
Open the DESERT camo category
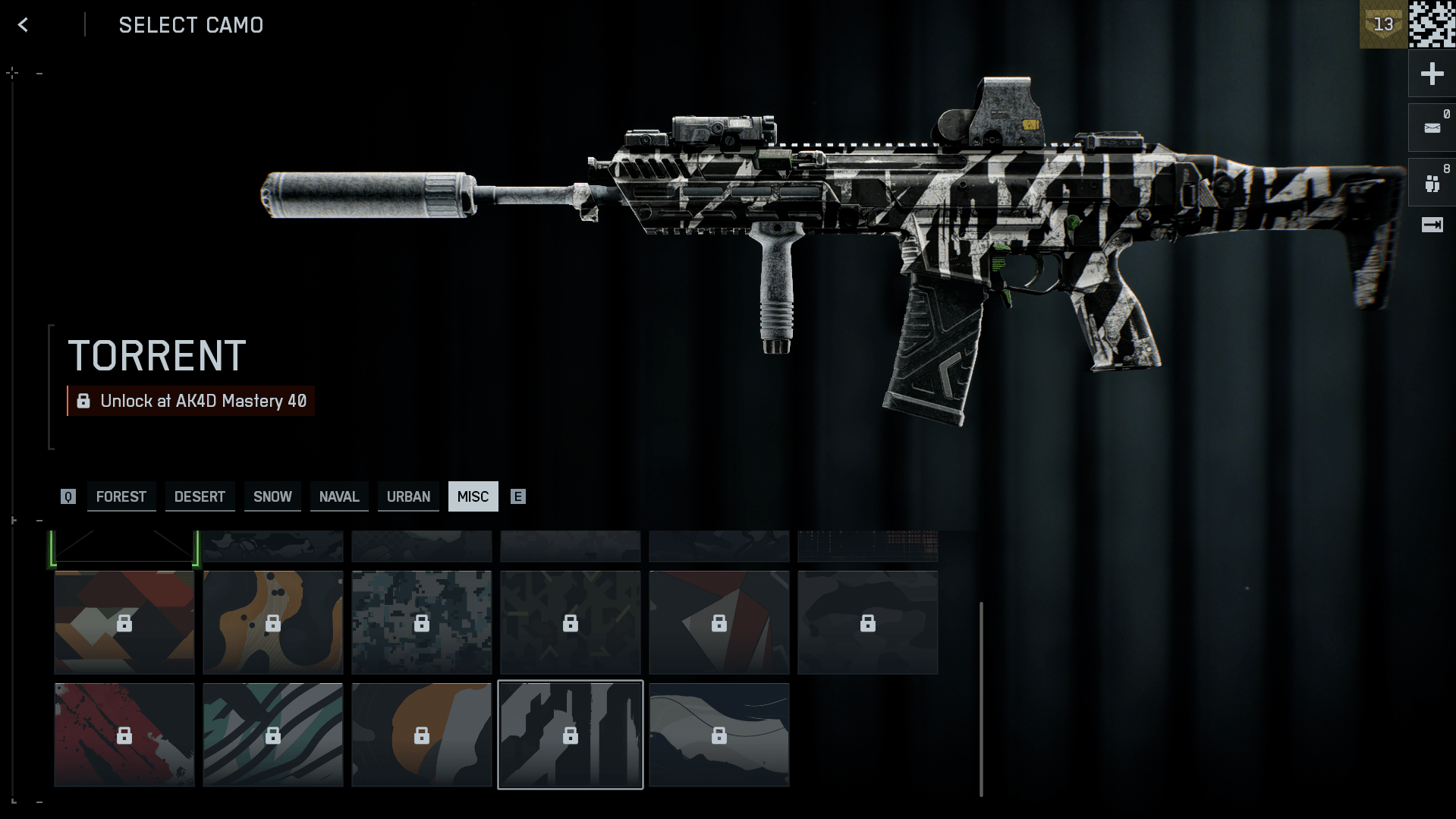coord(200,496)
